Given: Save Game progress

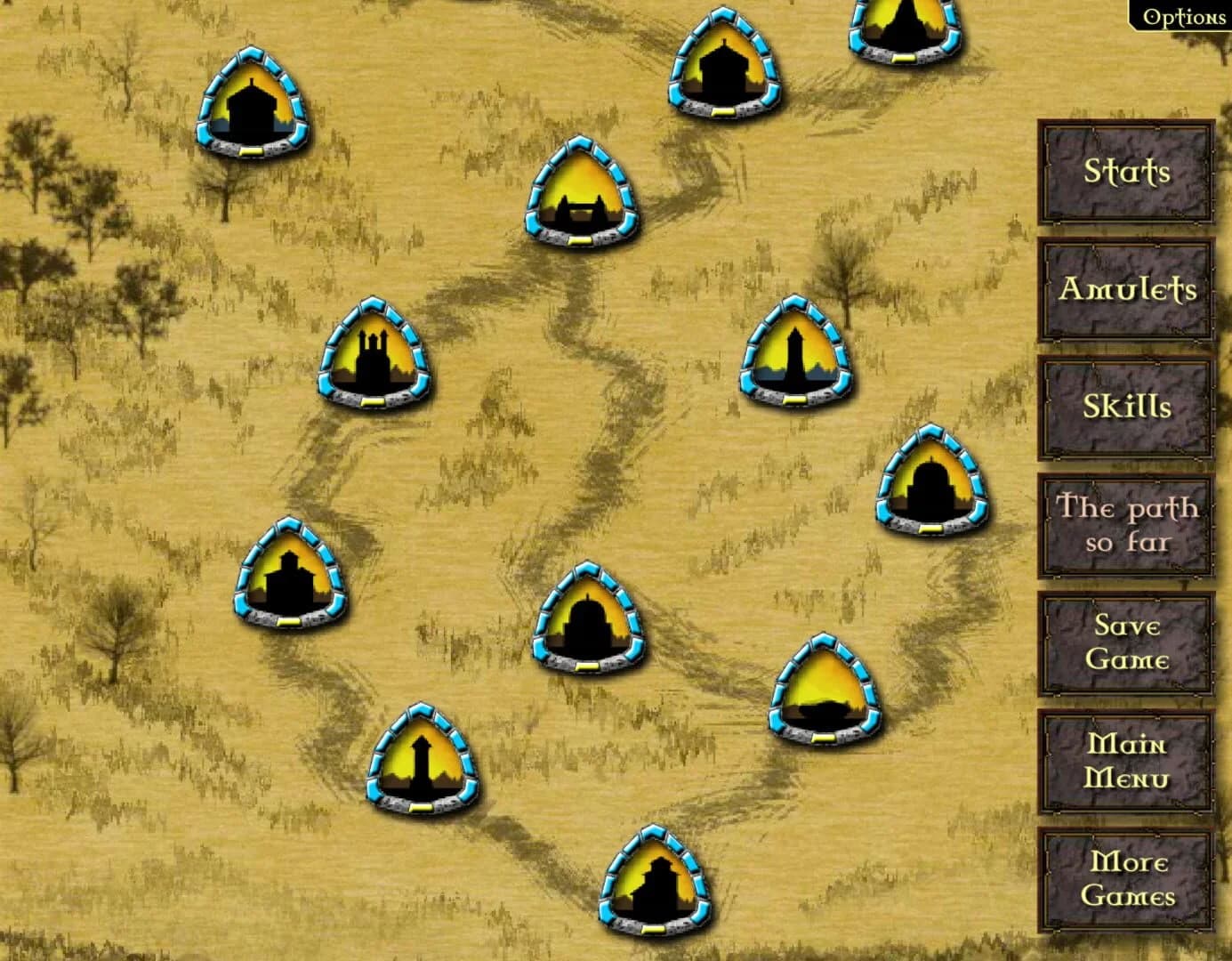Looking at the screenshot, I should tap(1124, 642).
